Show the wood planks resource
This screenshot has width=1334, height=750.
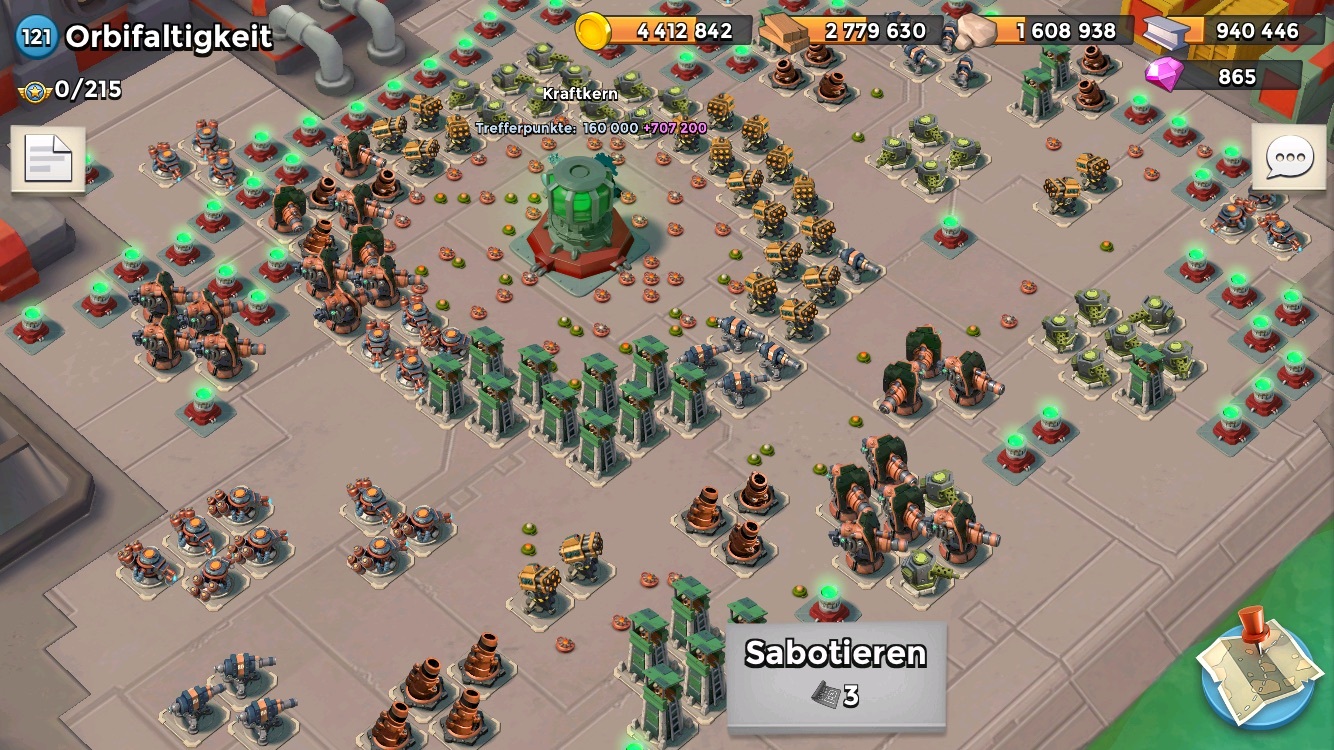tap(784, 32)
